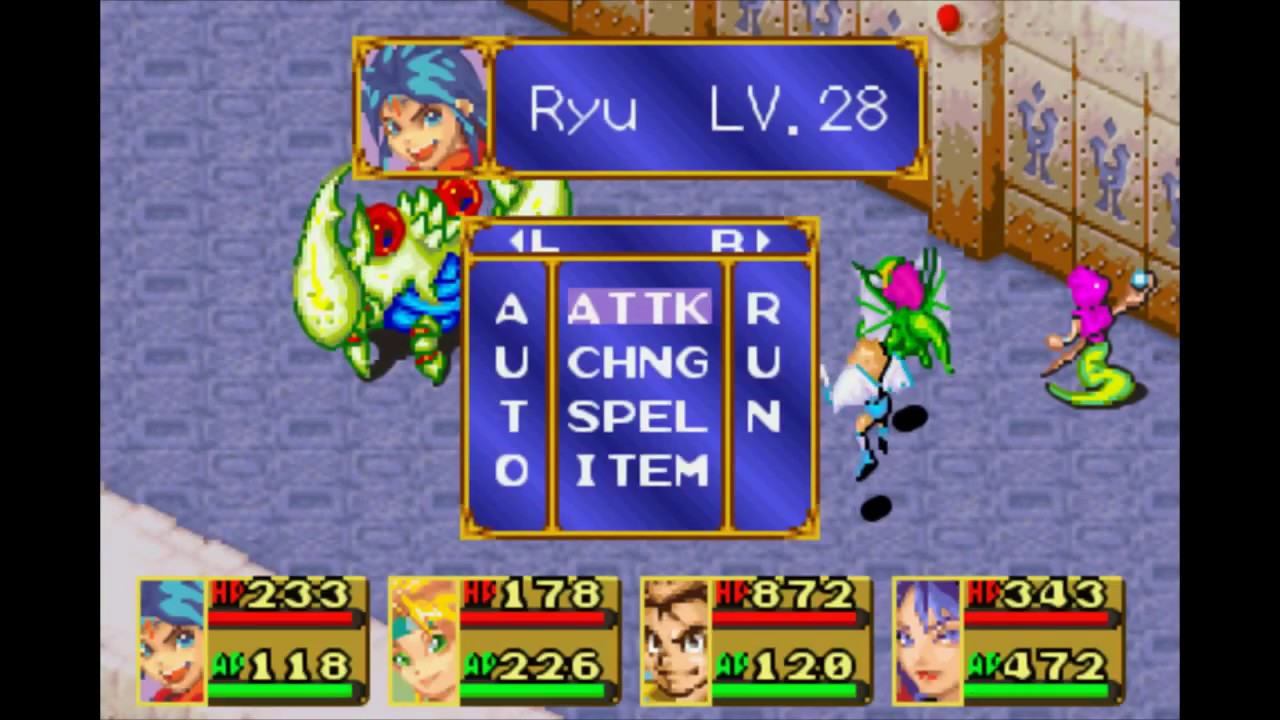The height and width of the screenshot is (720, 1280).
Task: Select the purple-haired party member's portrait
Action: tap(927, 640)
